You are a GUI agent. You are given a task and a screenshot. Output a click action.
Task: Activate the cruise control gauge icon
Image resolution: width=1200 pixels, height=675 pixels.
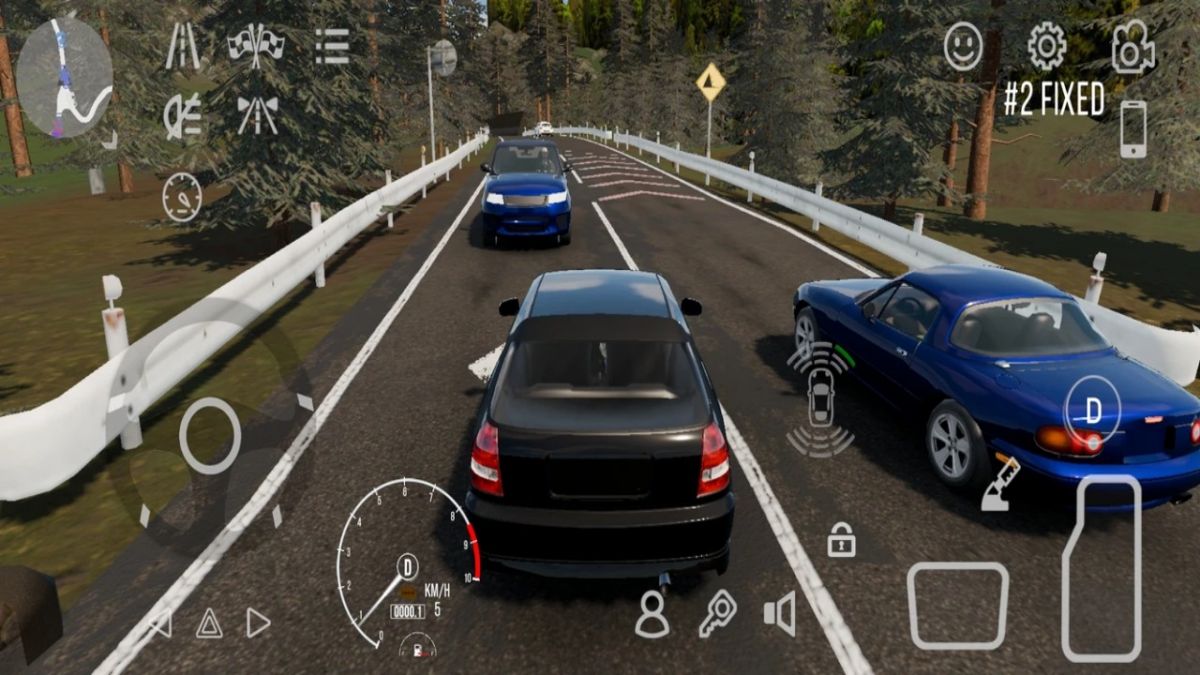point(182,196)
